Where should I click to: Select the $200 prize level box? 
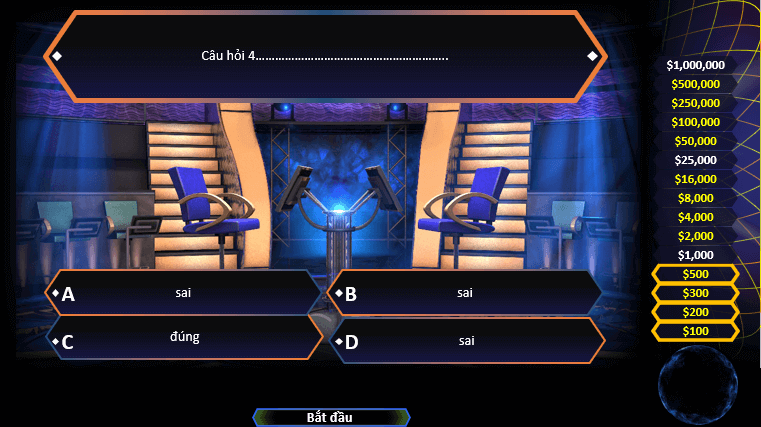click(695, 312)
